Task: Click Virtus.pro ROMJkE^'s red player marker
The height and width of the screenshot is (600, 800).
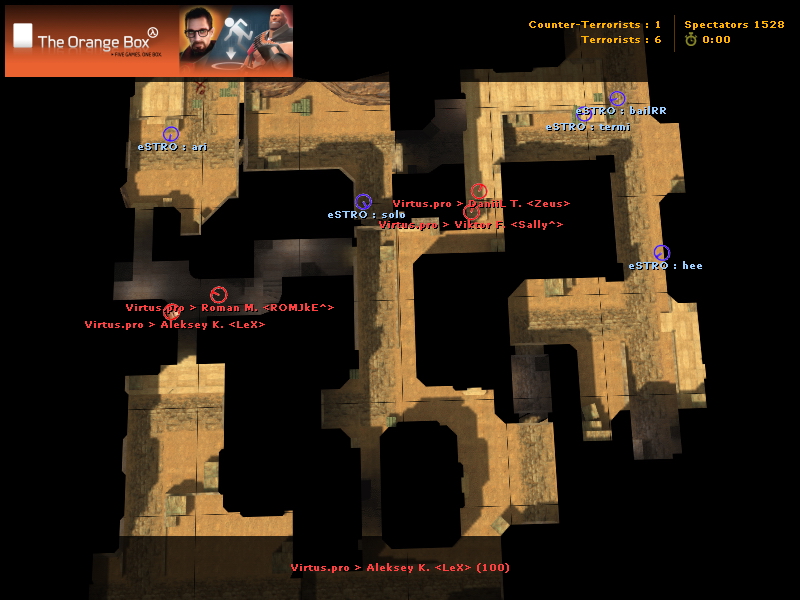Action: point(219,294)
